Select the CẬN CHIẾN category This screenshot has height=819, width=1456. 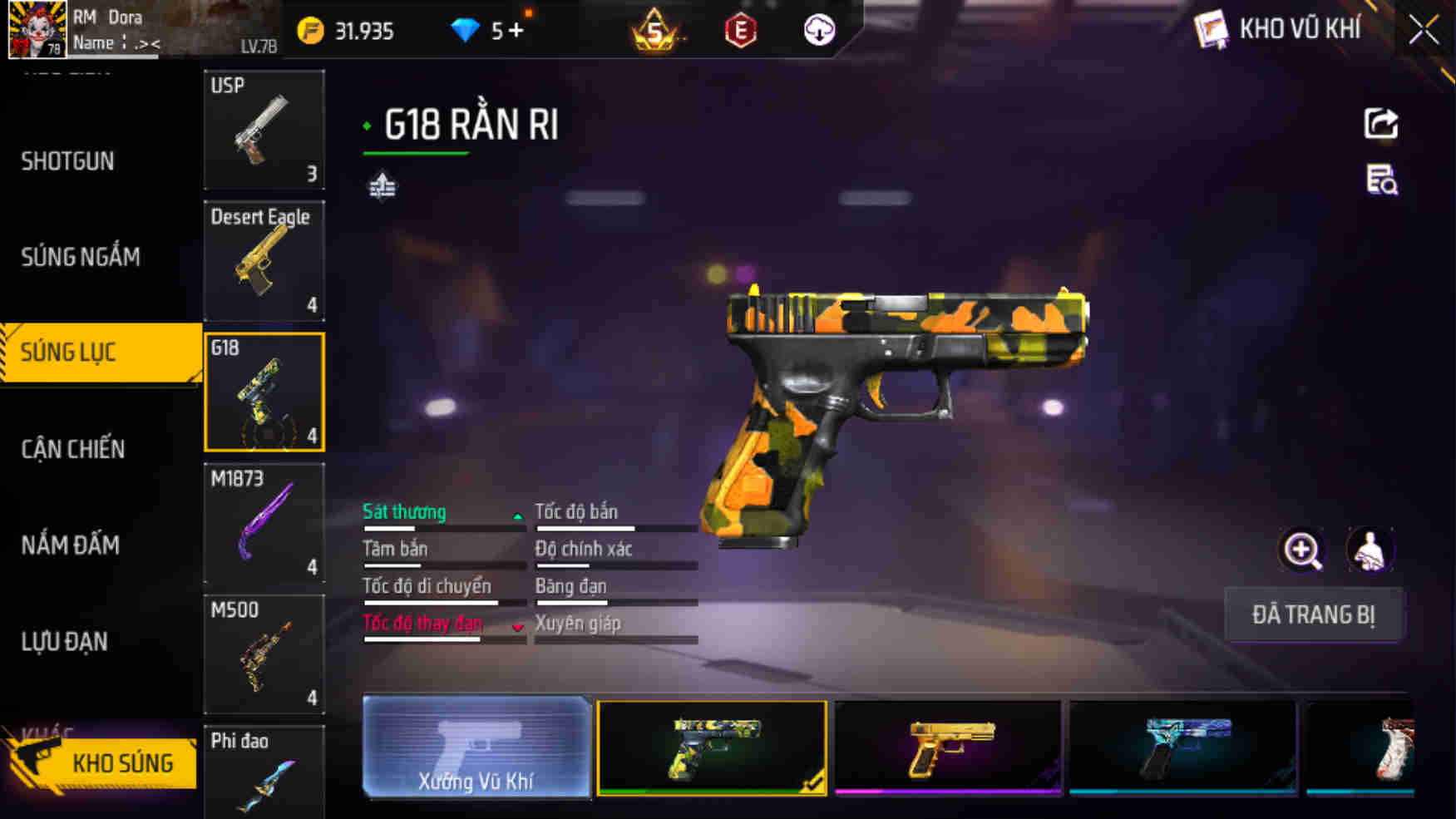(x=72, y=448)
